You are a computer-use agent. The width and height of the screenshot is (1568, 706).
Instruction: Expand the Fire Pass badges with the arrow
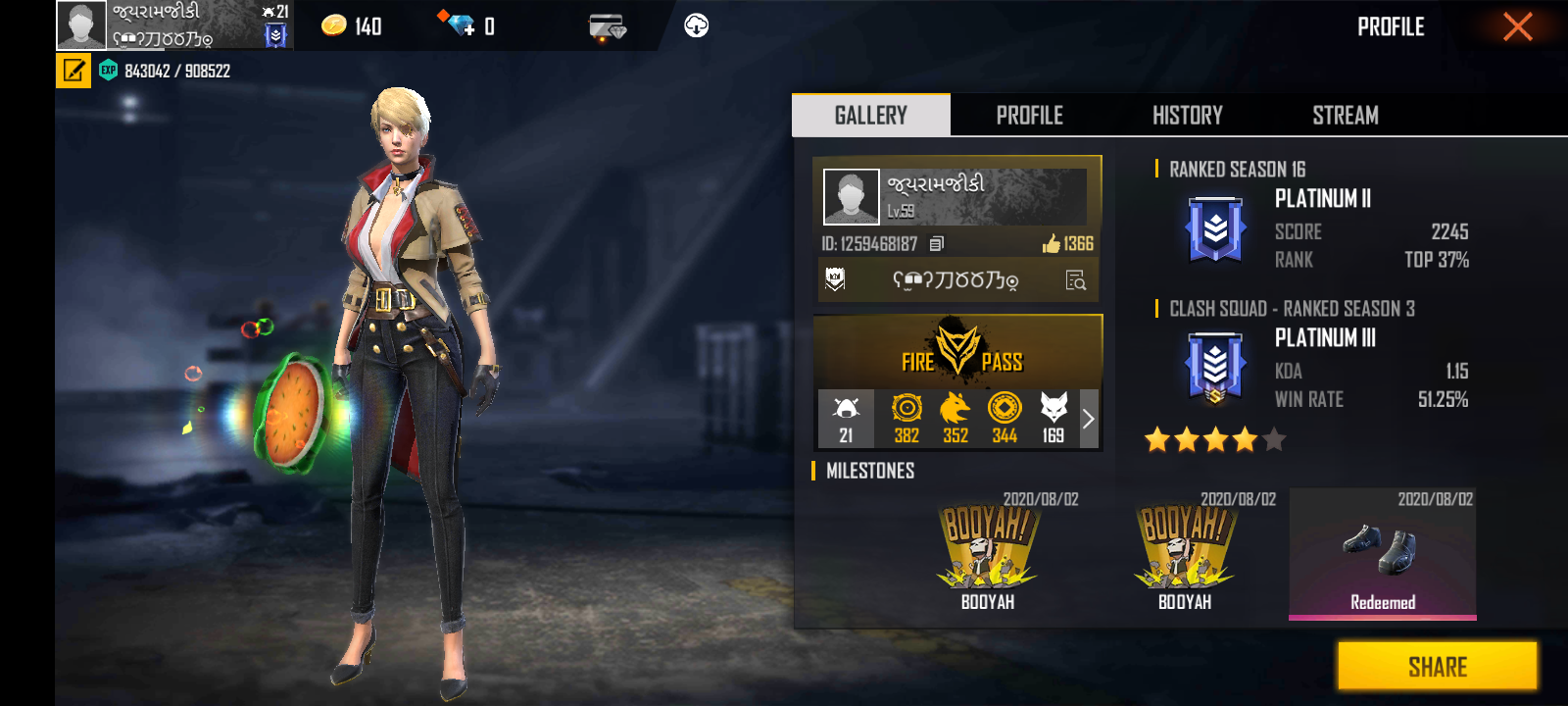(x=1088, y=419)
